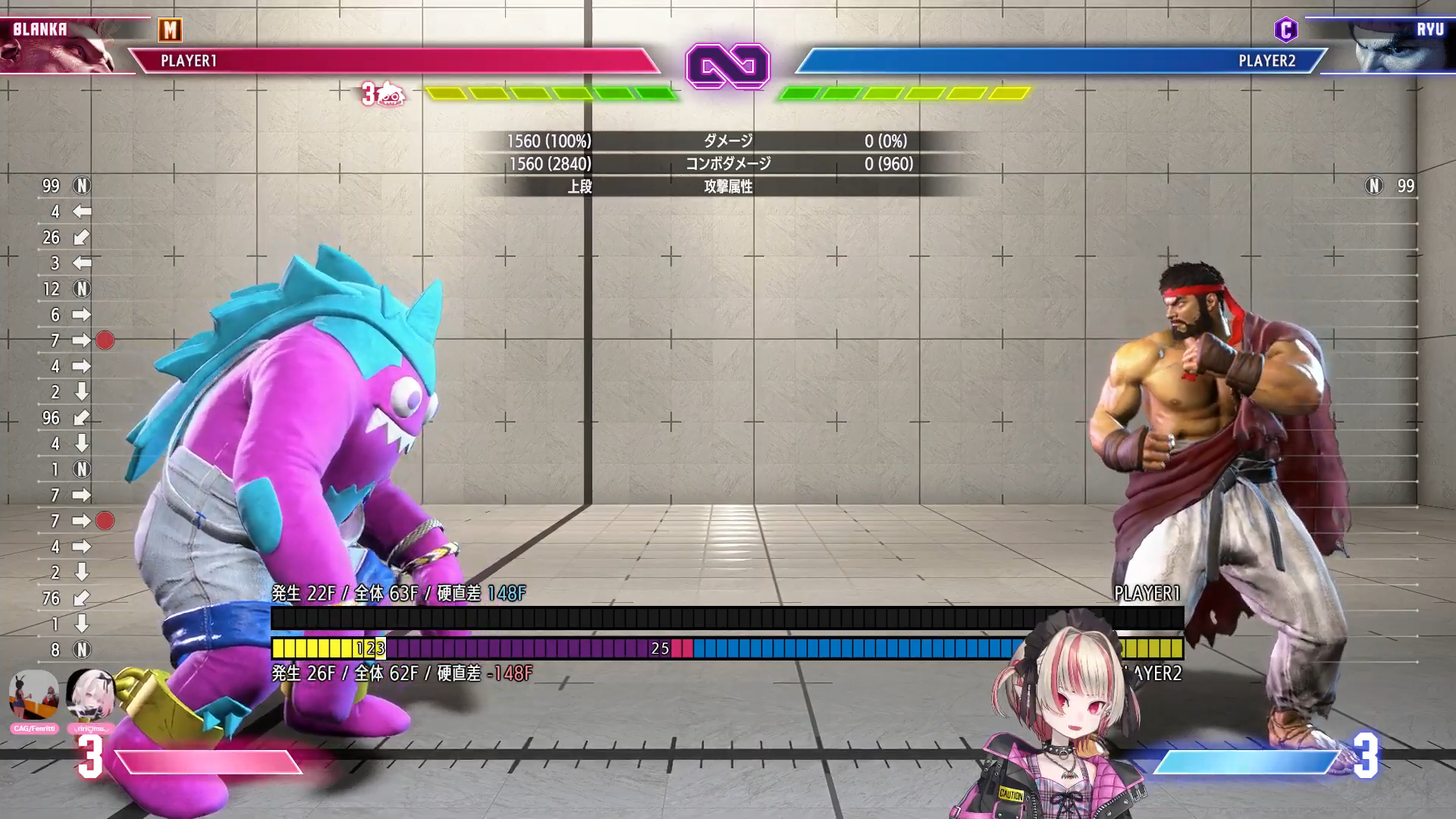This screenshot has height=819, width=1456.
Task: Select the orange M control type icon
Action: [170, 30]
